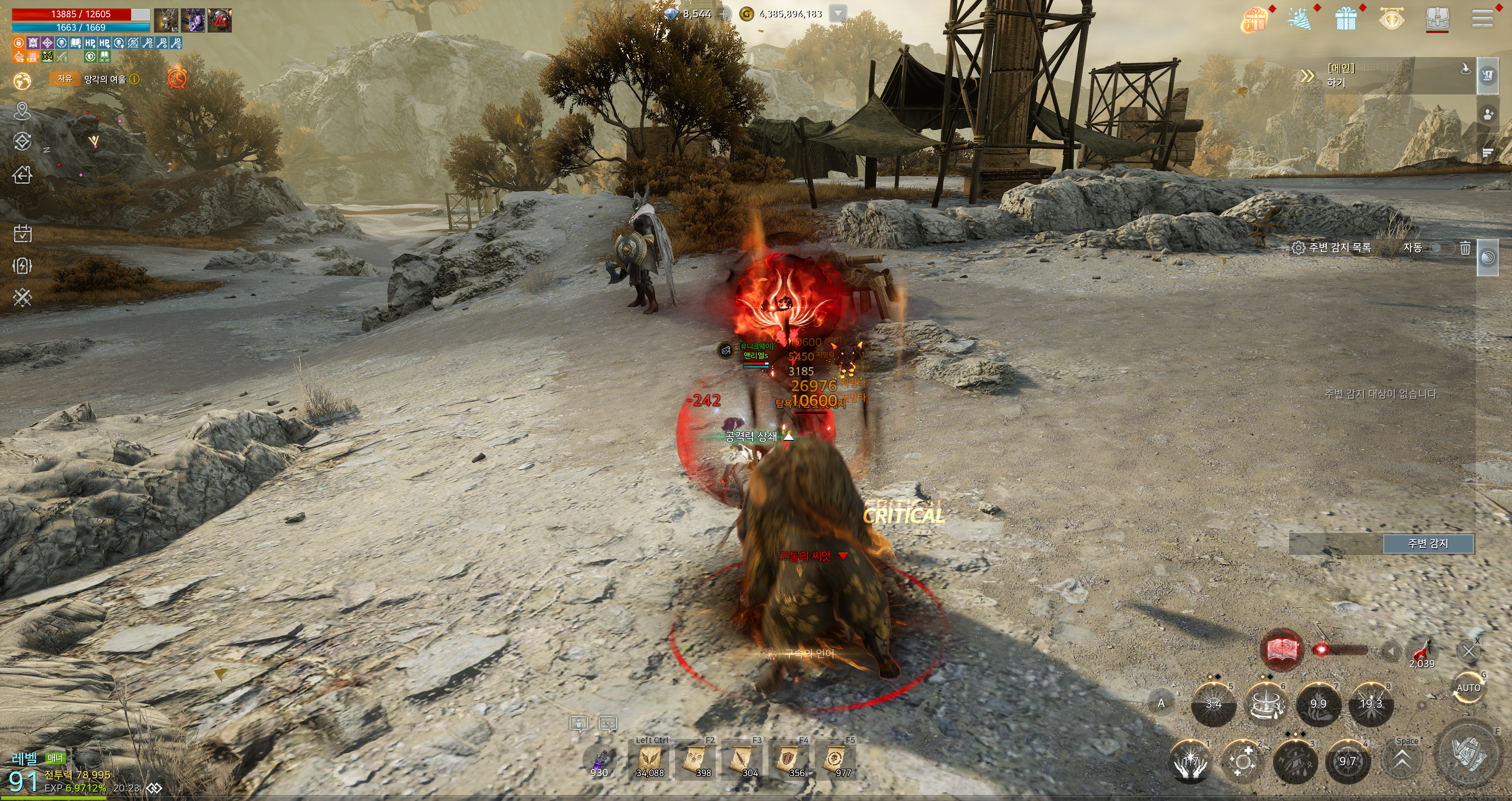Open the hamburger main menu
1512x801 pixels.
[x=1482, y=18]
